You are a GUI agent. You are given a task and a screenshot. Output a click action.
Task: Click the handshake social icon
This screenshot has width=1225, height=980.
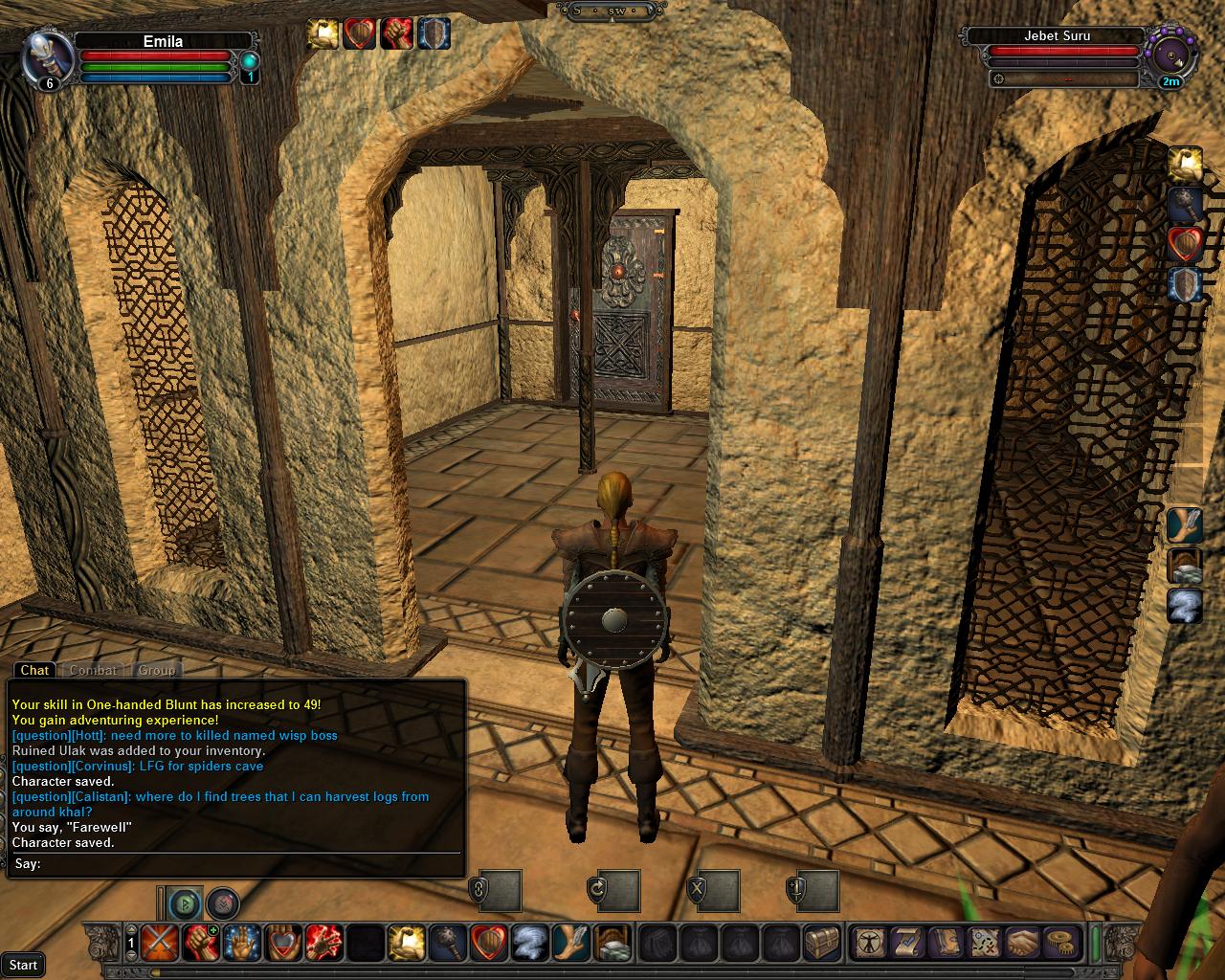point(1022,943)
